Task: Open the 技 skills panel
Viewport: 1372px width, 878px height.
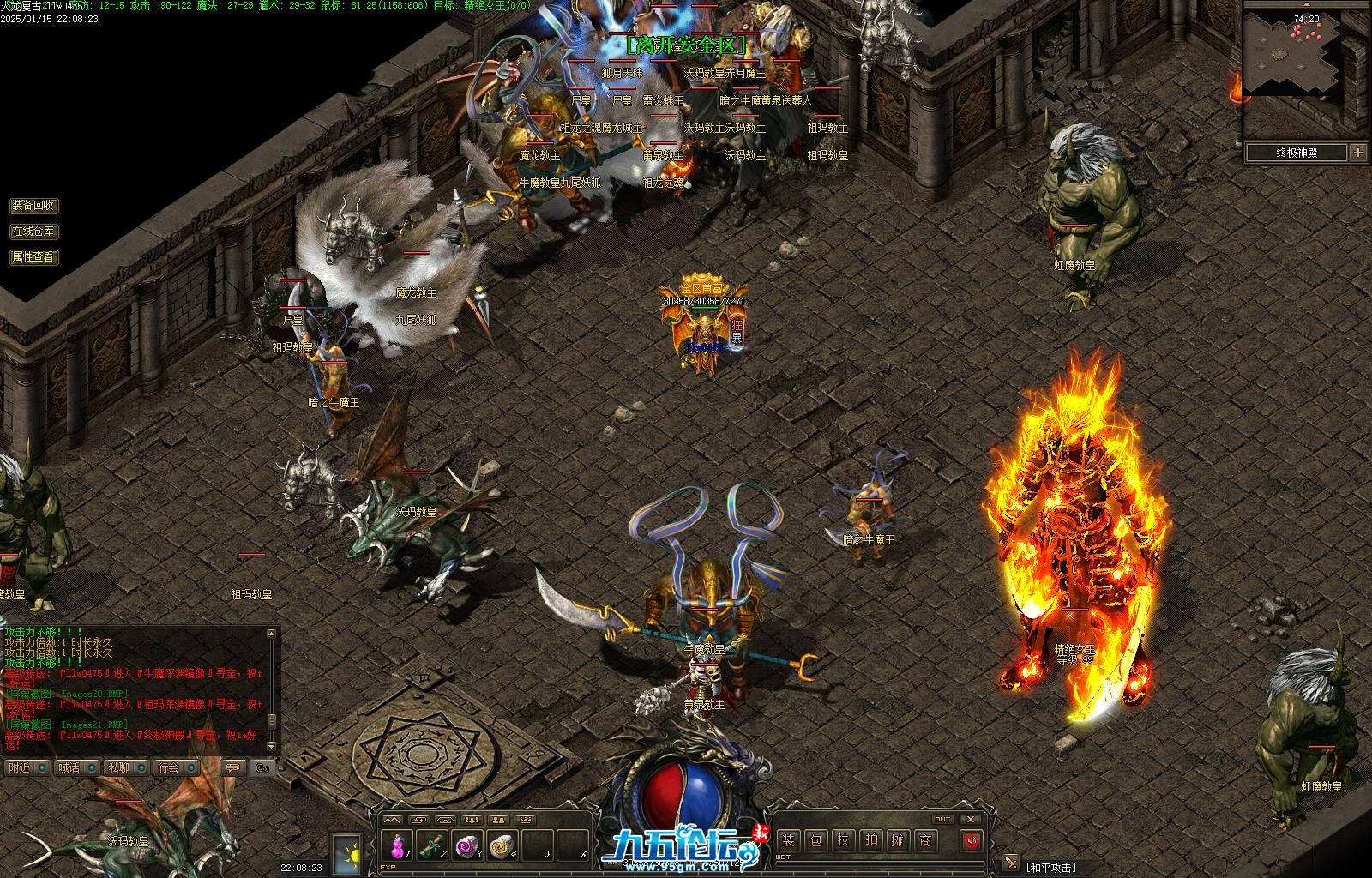Action: click(x=843, y=840)
